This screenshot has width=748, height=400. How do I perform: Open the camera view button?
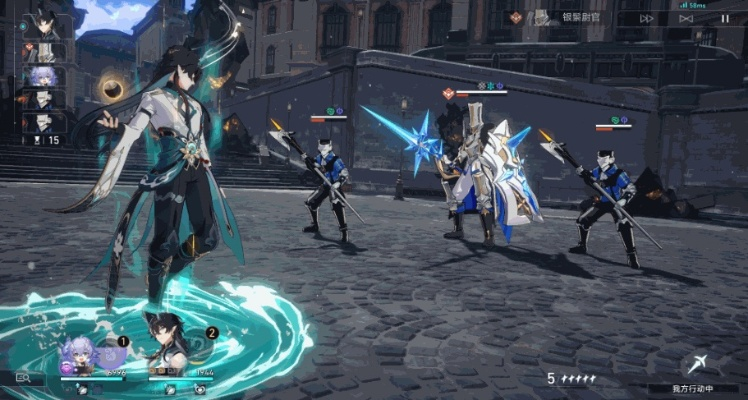pyautogui.click(x=23, y=378)
